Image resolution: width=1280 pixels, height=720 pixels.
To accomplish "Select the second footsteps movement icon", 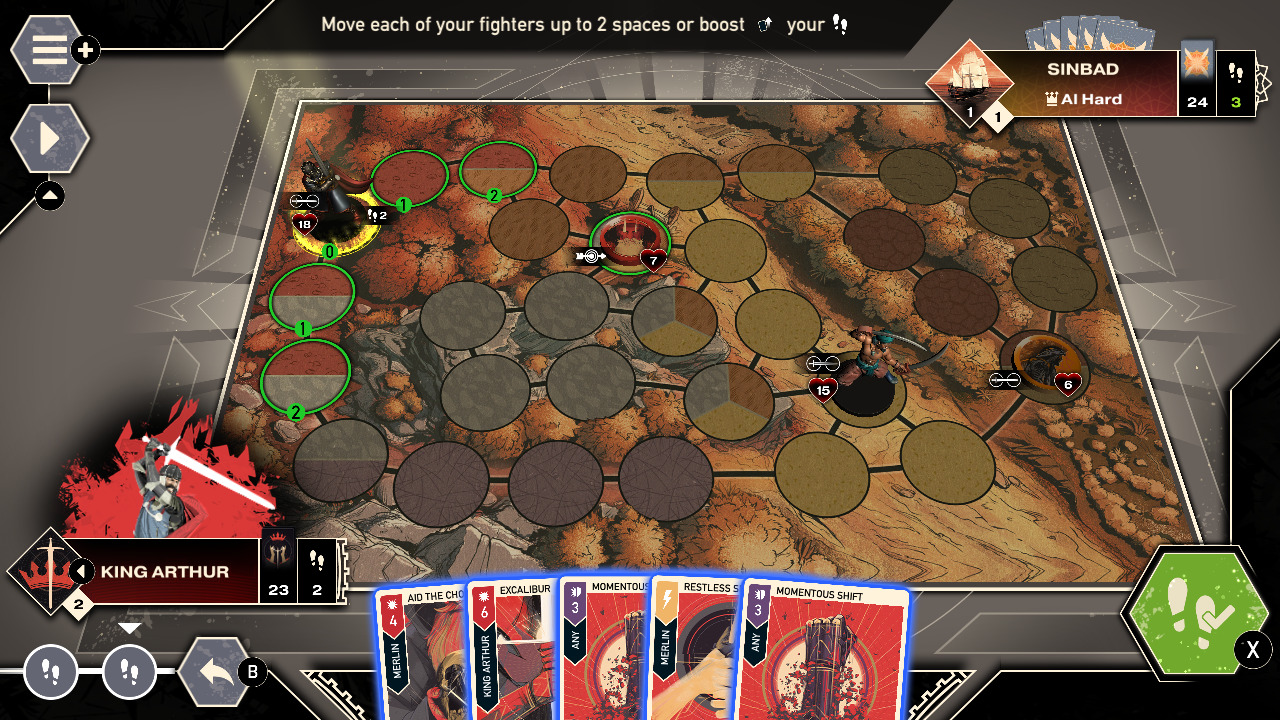I will pyautogui.click(x=131, y=673).
